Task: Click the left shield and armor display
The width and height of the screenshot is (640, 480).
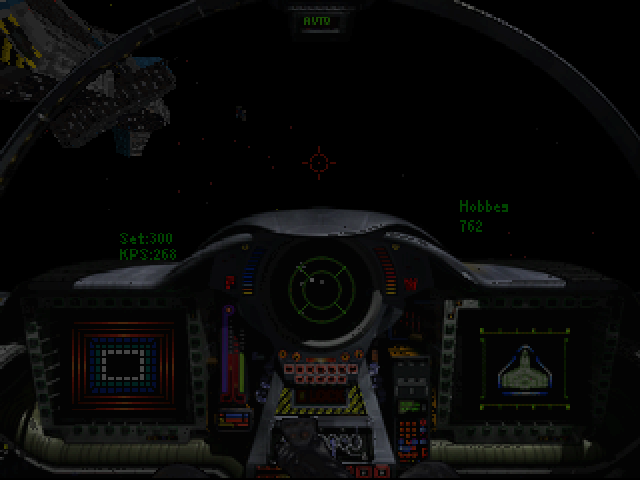Action: (124, 363)
